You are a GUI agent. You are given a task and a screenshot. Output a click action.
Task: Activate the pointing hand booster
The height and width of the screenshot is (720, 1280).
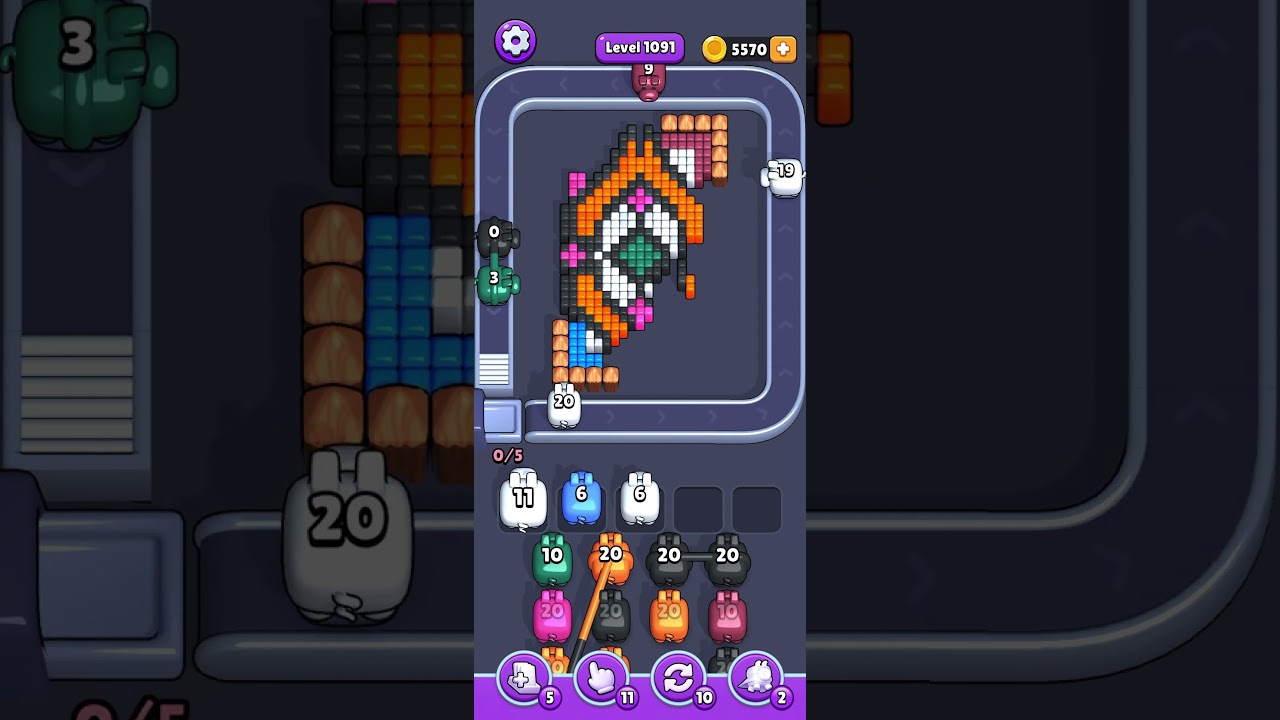[x=601, y=679]
